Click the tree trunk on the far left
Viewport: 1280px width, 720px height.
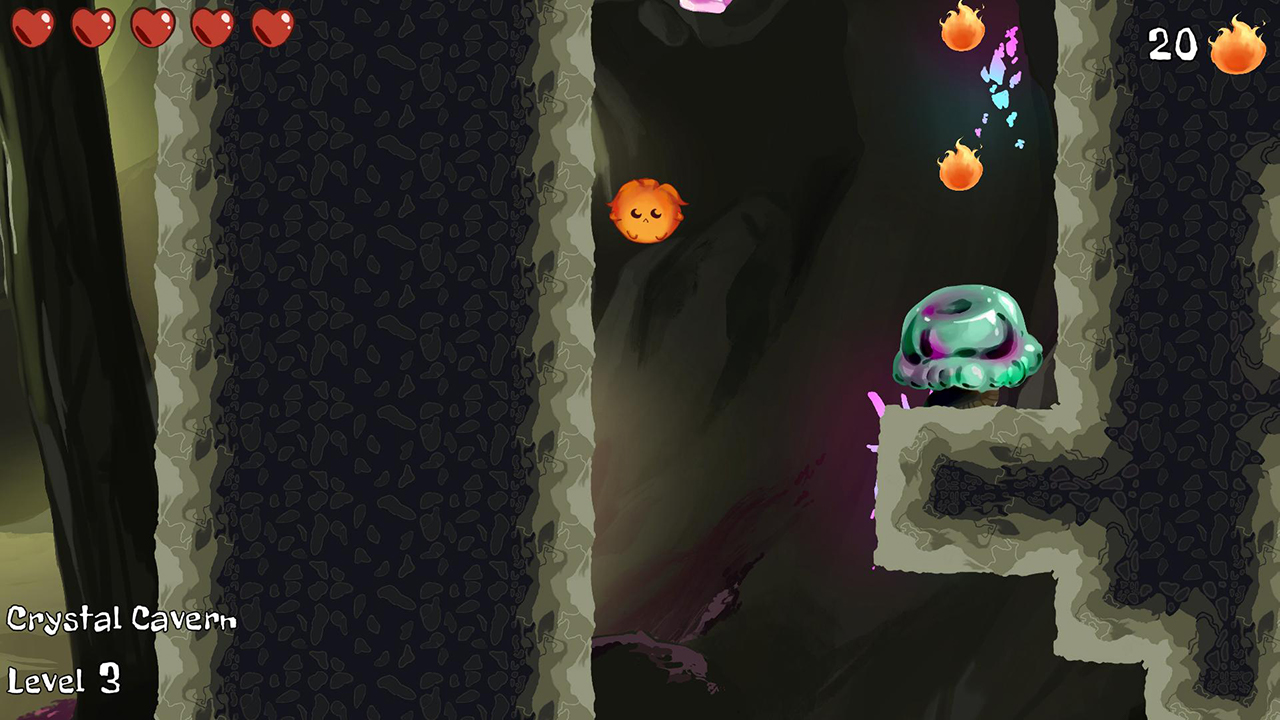click(x=60, y=300)
